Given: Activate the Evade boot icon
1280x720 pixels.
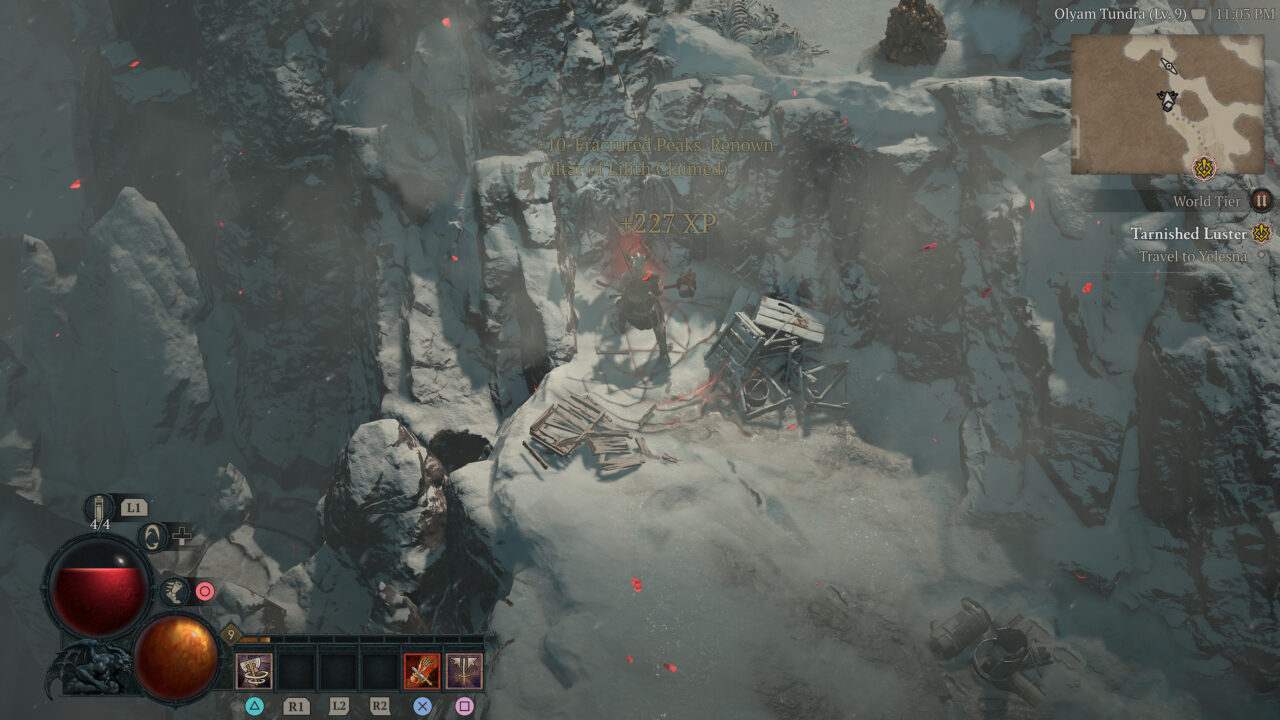Looking at the screenshot, I should click(173, 592).
